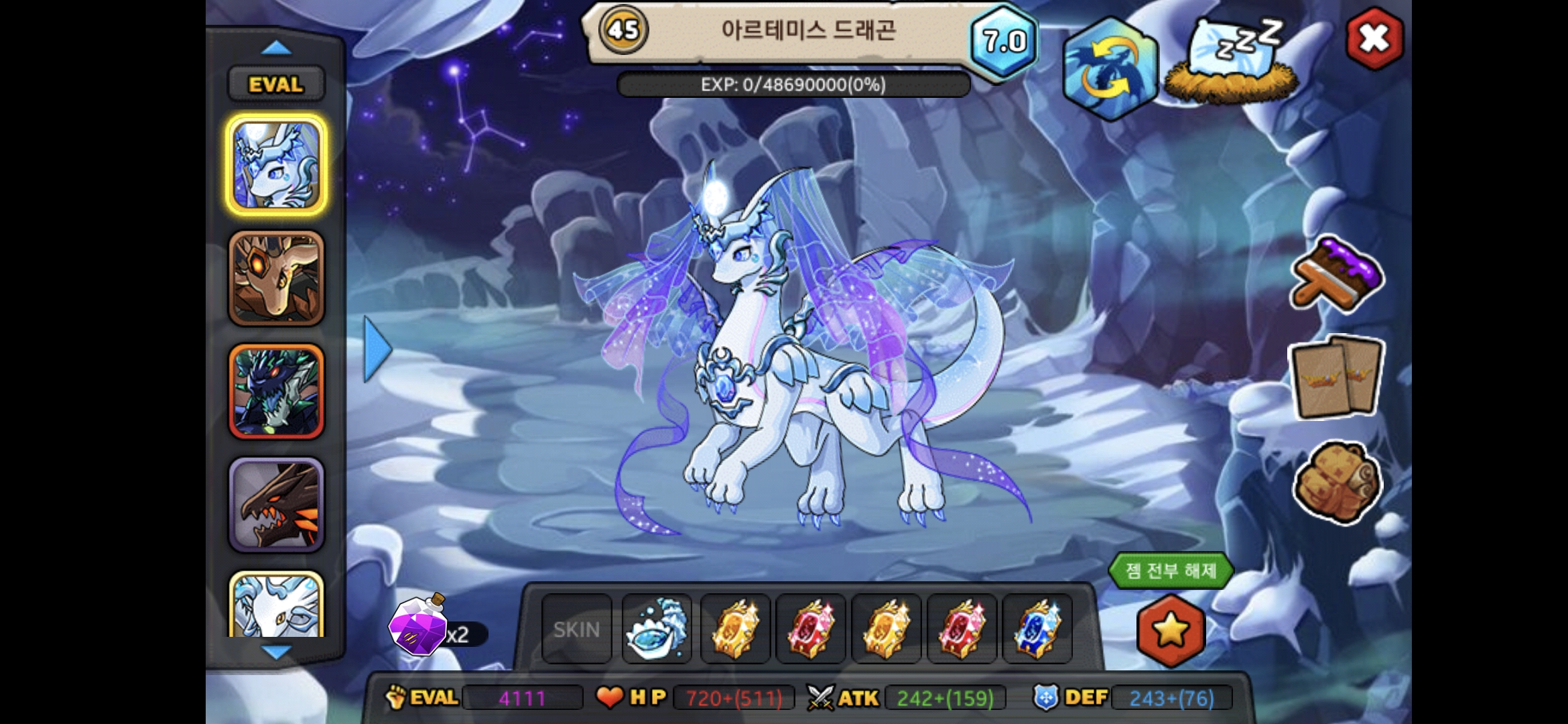
Task: Pick the black dragon with orange fangs
Action: pyautogui.click(x=276, y=505)
